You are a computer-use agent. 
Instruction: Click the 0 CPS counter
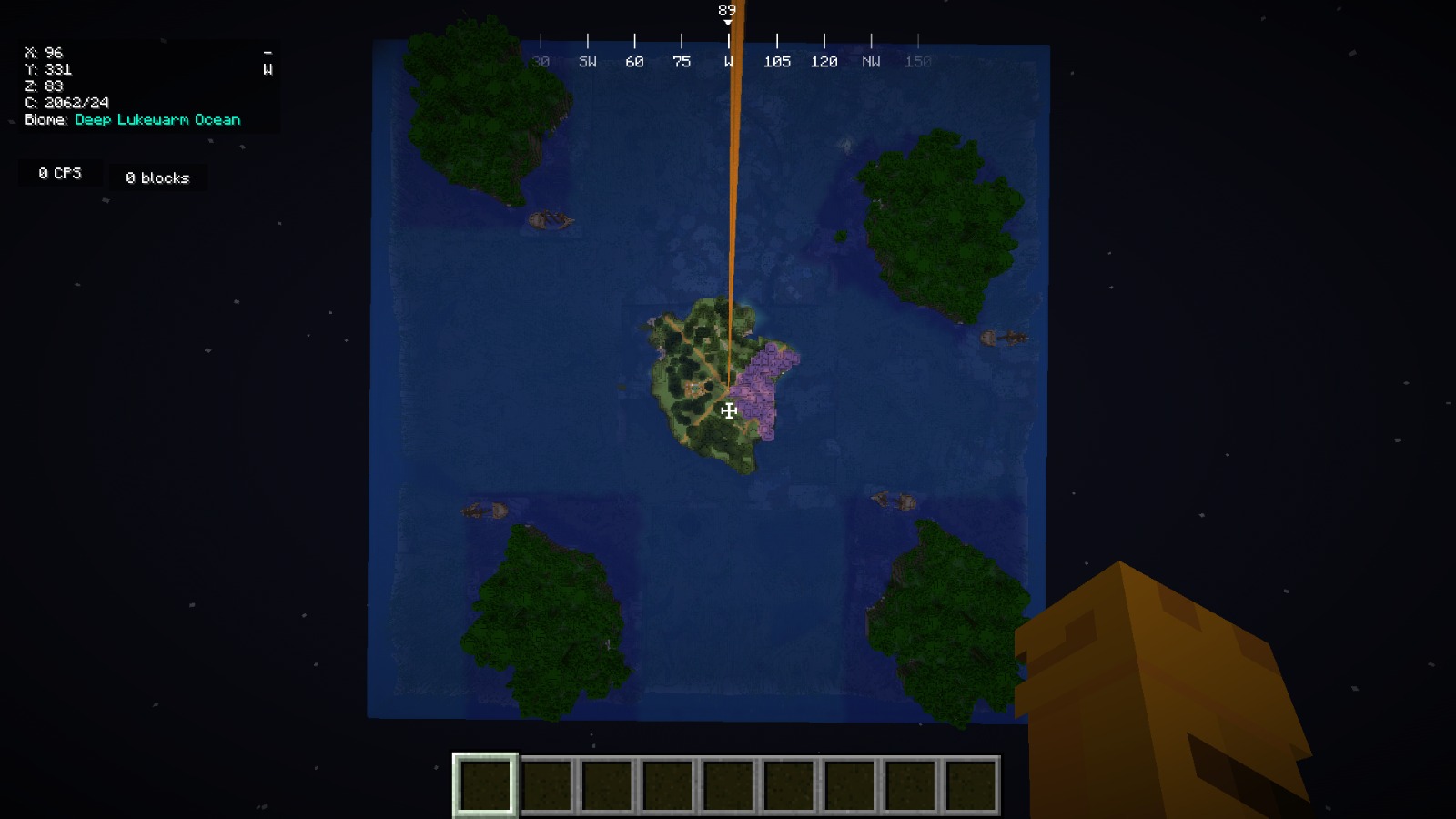coord(58,172)
